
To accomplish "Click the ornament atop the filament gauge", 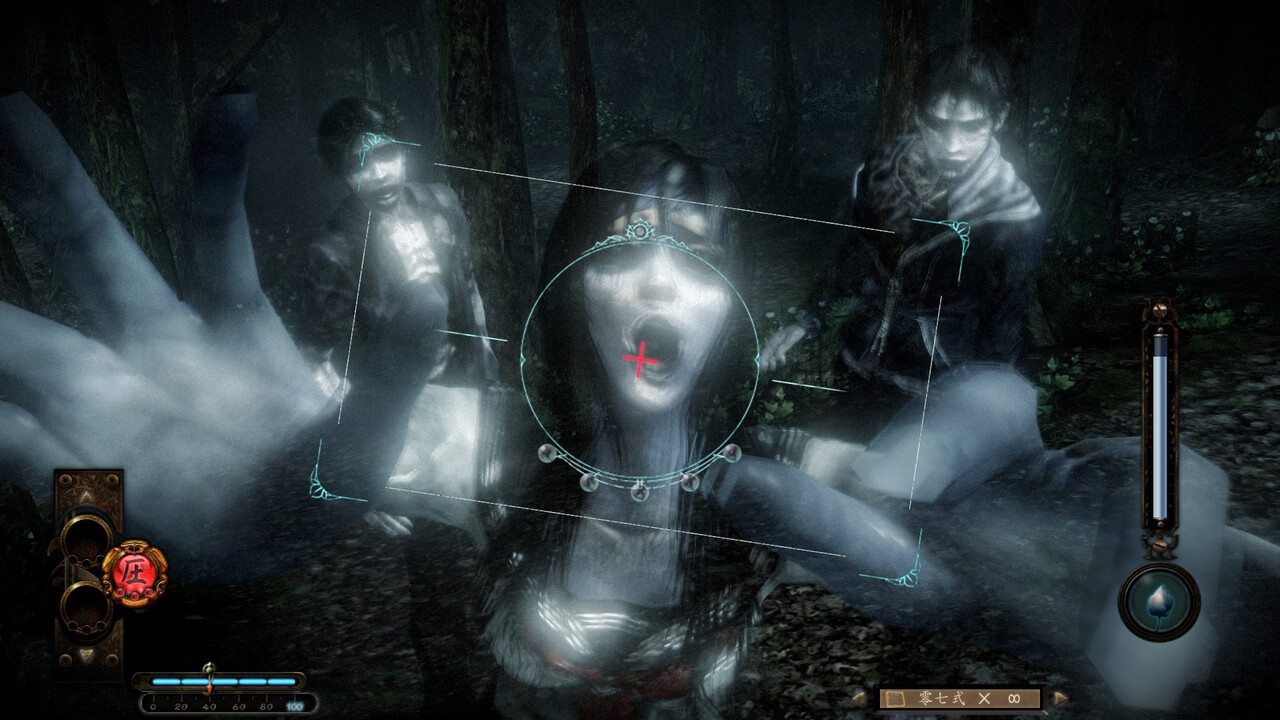I will tap(1158, 308).
